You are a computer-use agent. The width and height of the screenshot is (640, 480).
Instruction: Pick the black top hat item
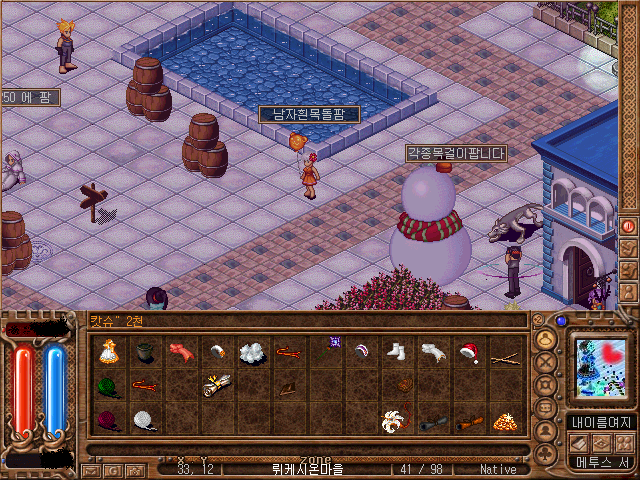pyautogui.click(x=145, y=351)
